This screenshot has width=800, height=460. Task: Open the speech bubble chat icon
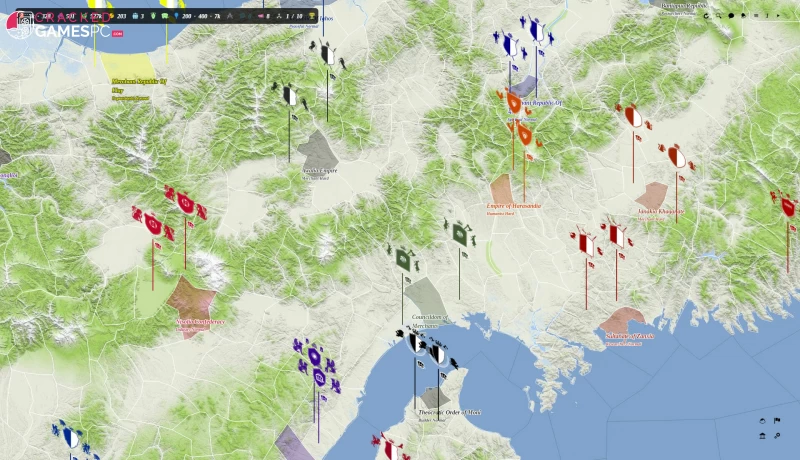pos(731,16)
